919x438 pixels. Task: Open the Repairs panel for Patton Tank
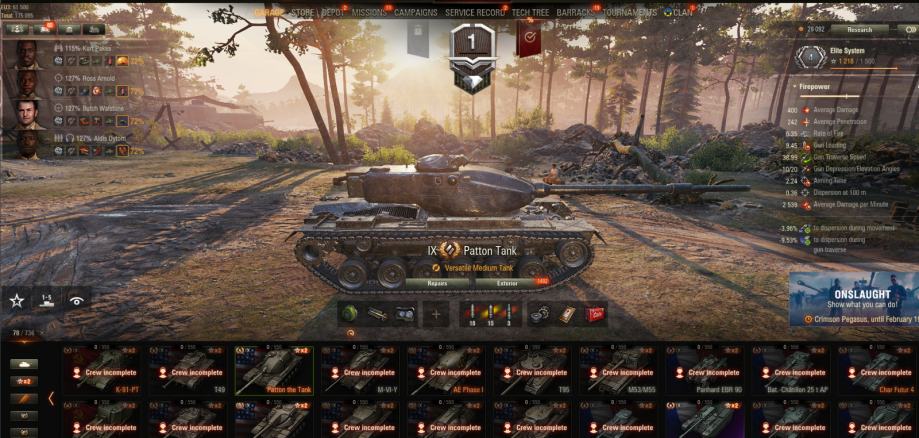437,283
